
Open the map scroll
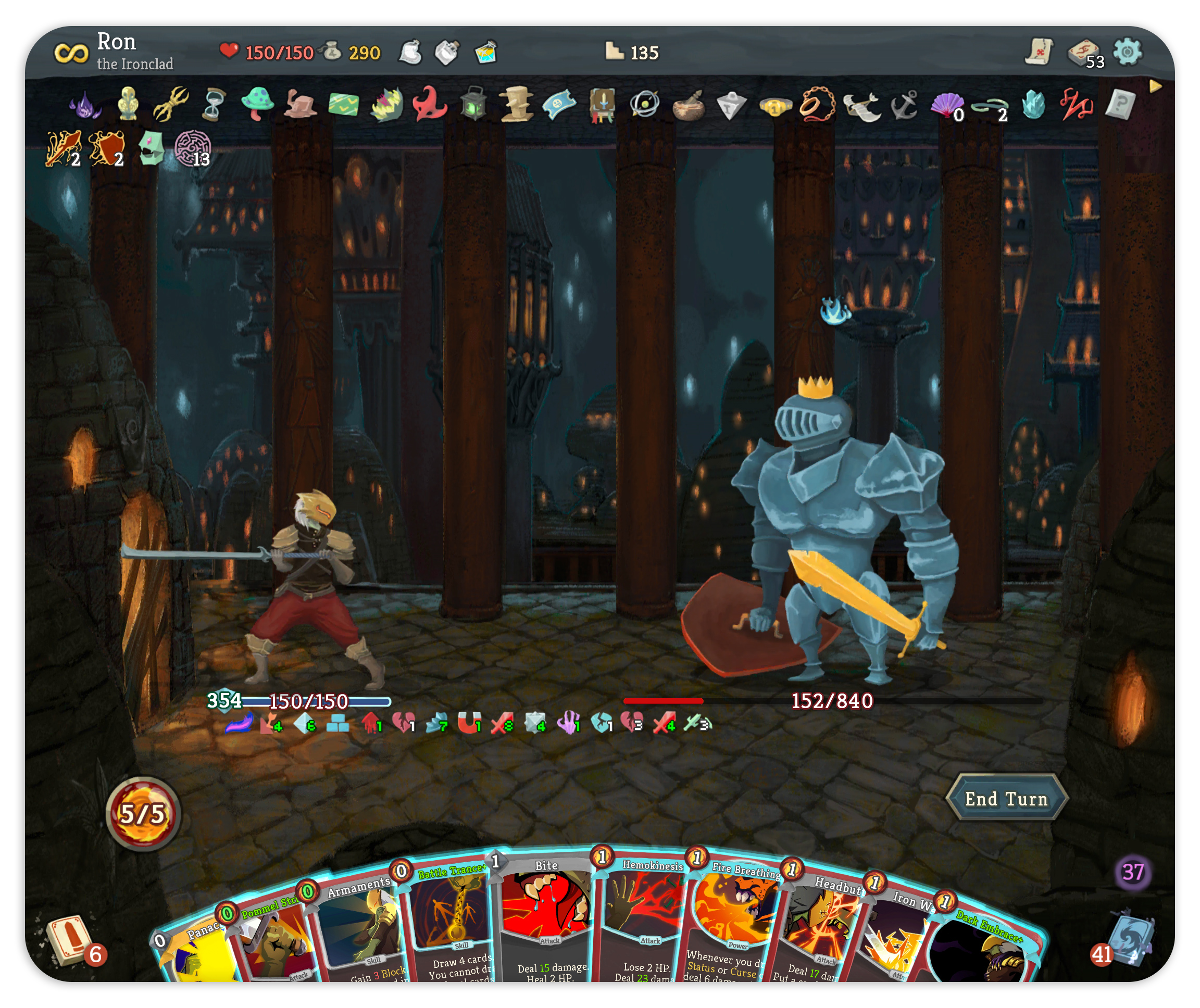click(x=1038, y=53)
